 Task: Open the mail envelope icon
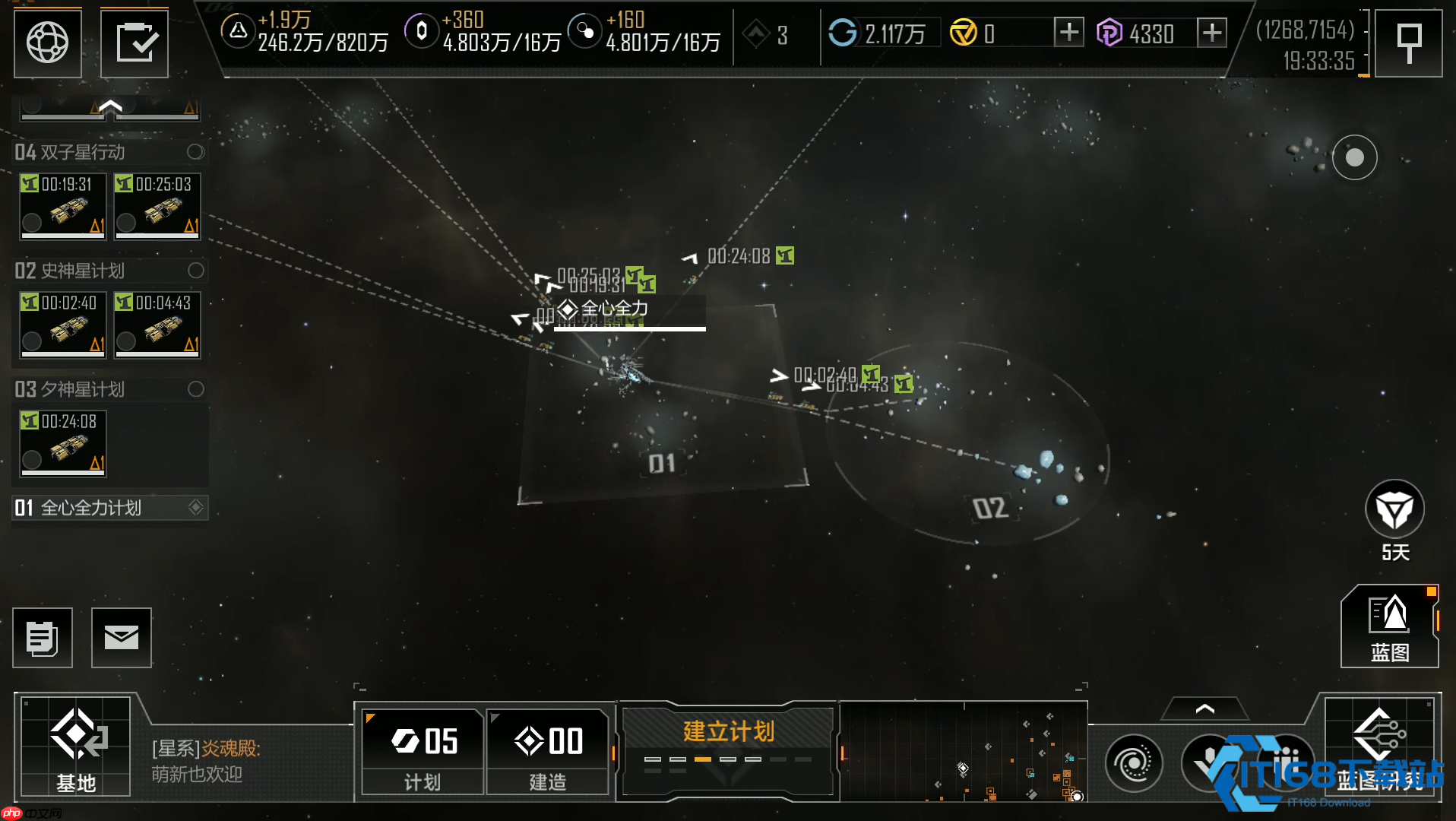click(122, 638)
